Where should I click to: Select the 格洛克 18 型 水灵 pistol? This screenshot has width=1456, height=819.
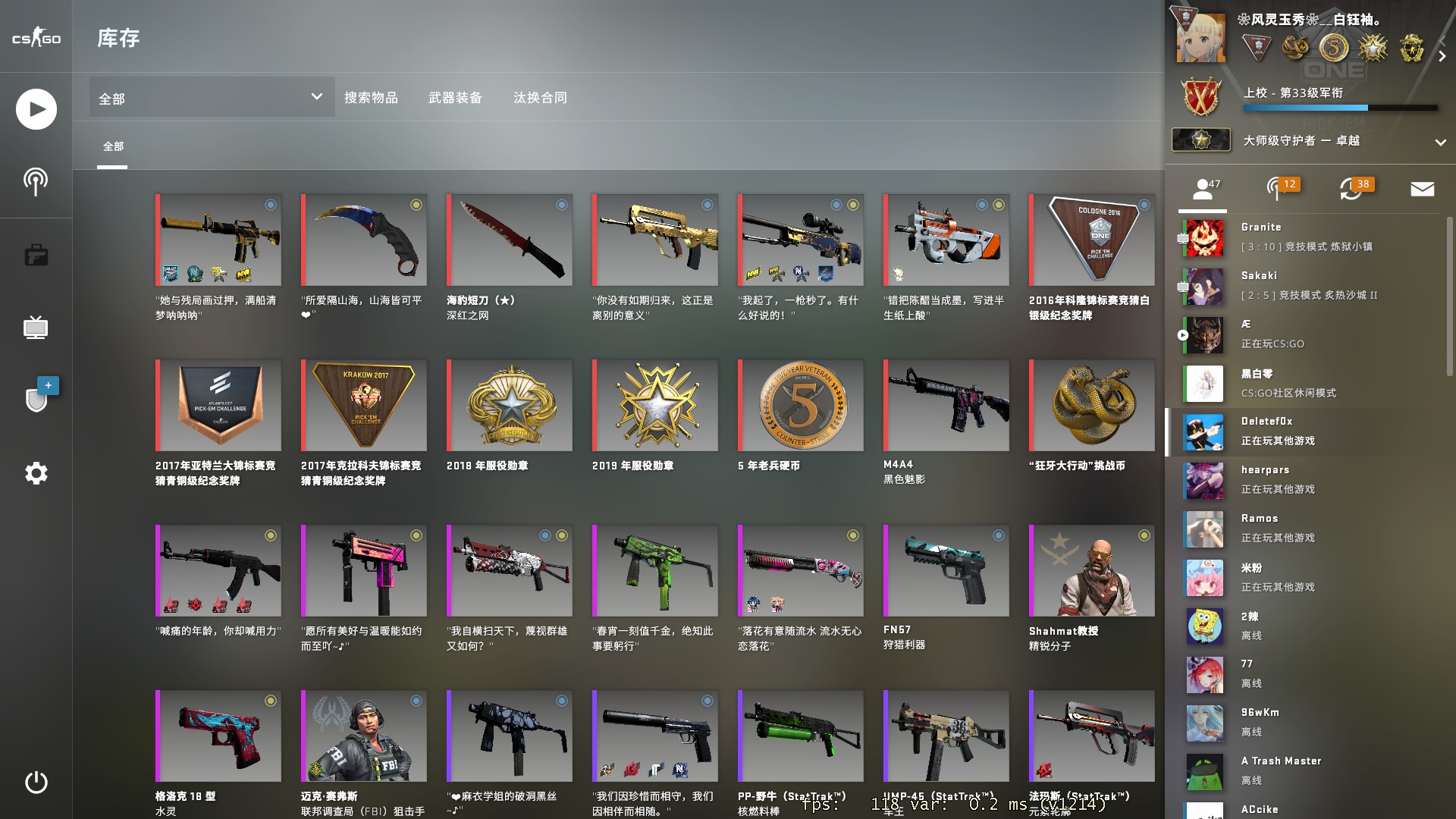[218, 736]
